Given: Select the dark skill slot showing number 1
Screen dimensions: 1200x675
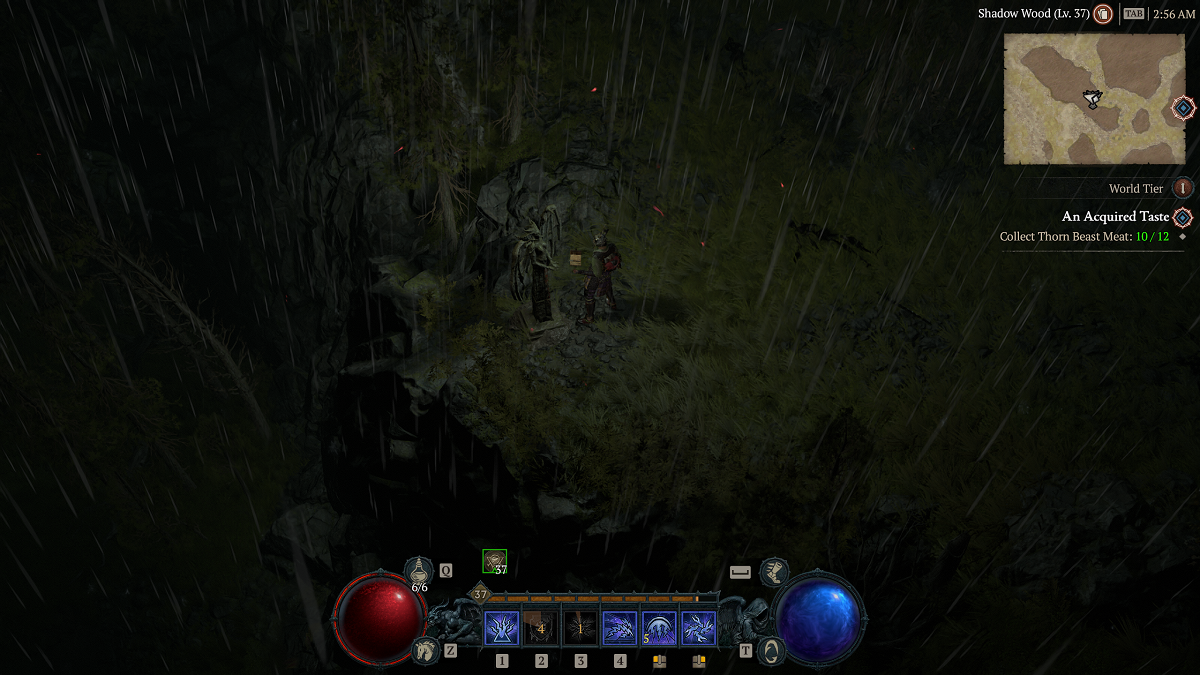Looking at the screenshot, I should pos(580,629).
